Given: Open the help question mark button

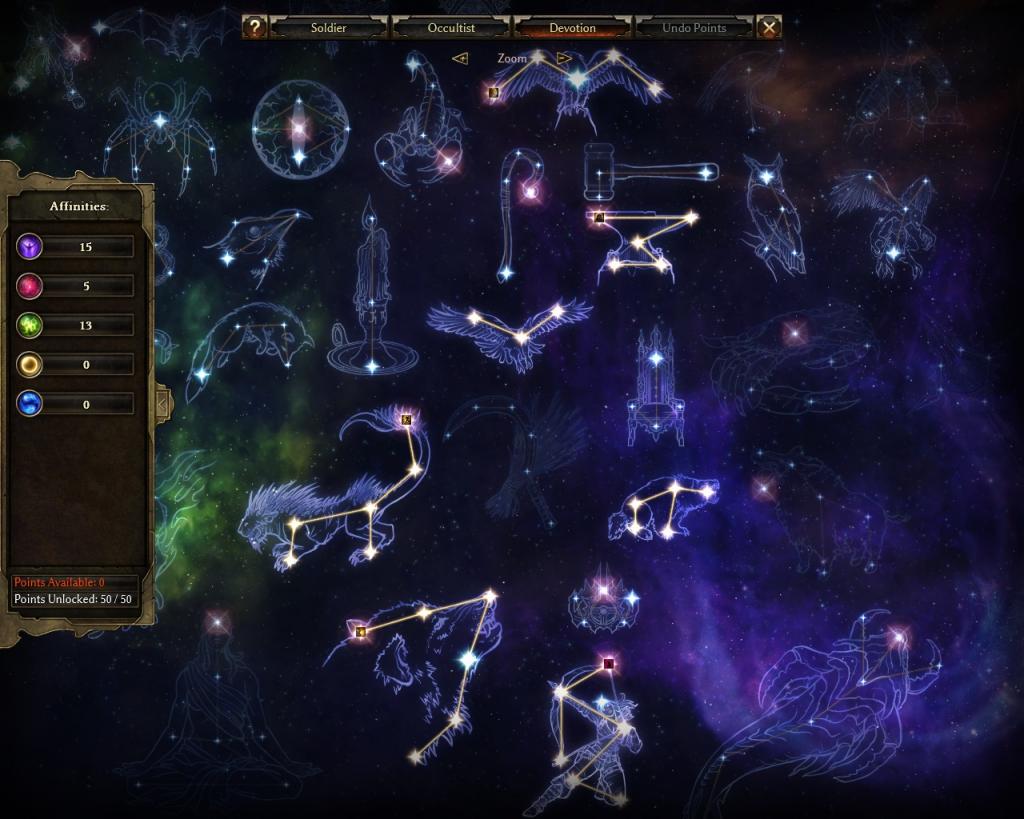Looking at the screenshot, I should pyautogui.click(x=255, y=27).
